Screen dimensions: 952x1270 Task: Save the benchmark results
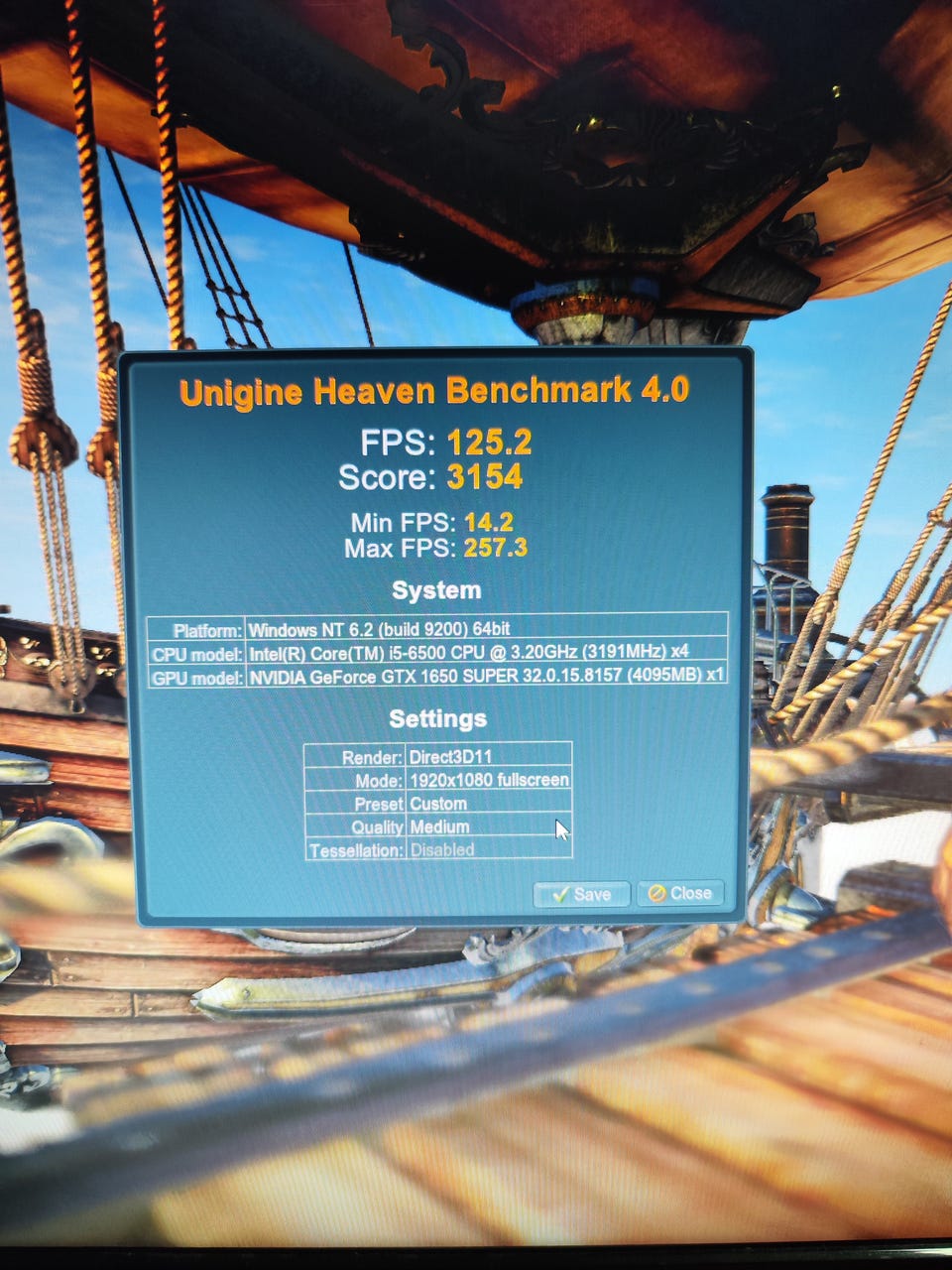pos(581,894)
